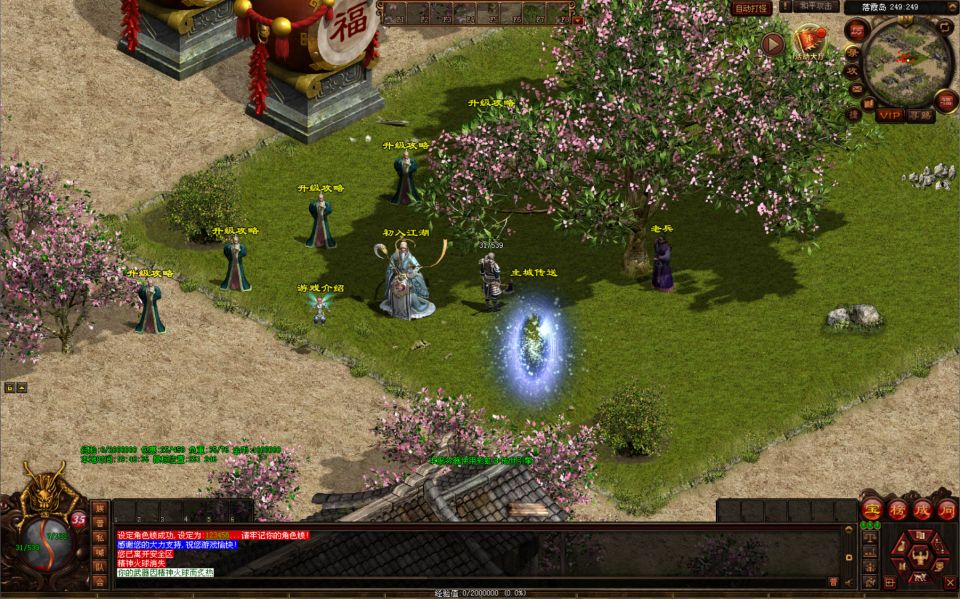The width and height of the screenshot is (960, 599).
Task: Close the hexagon menu with the X button
Action: tap(950, 583)
